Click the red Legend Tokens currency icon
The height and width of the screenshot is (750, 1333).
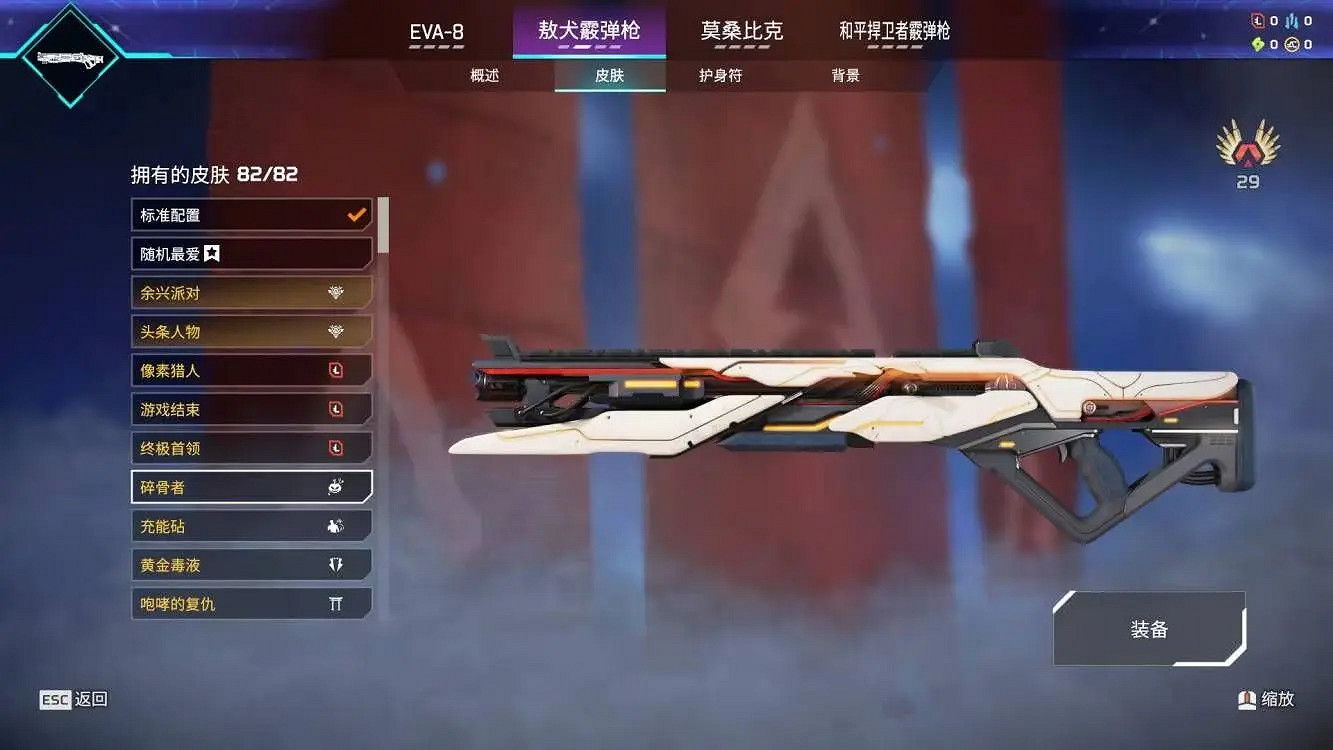tap(1258, 19)
